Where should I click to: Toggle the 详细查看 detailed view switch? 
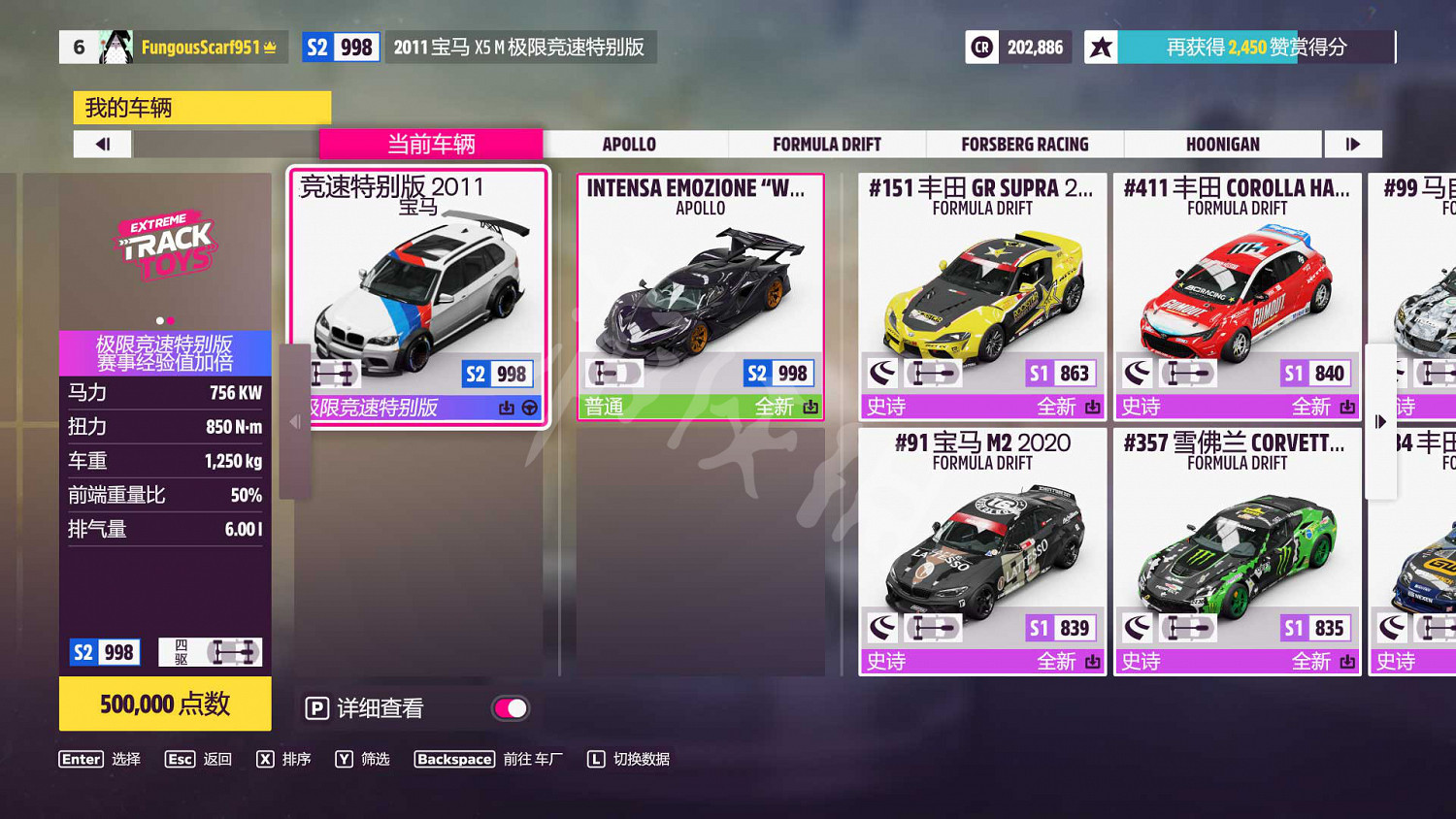(x=512, y=708)
